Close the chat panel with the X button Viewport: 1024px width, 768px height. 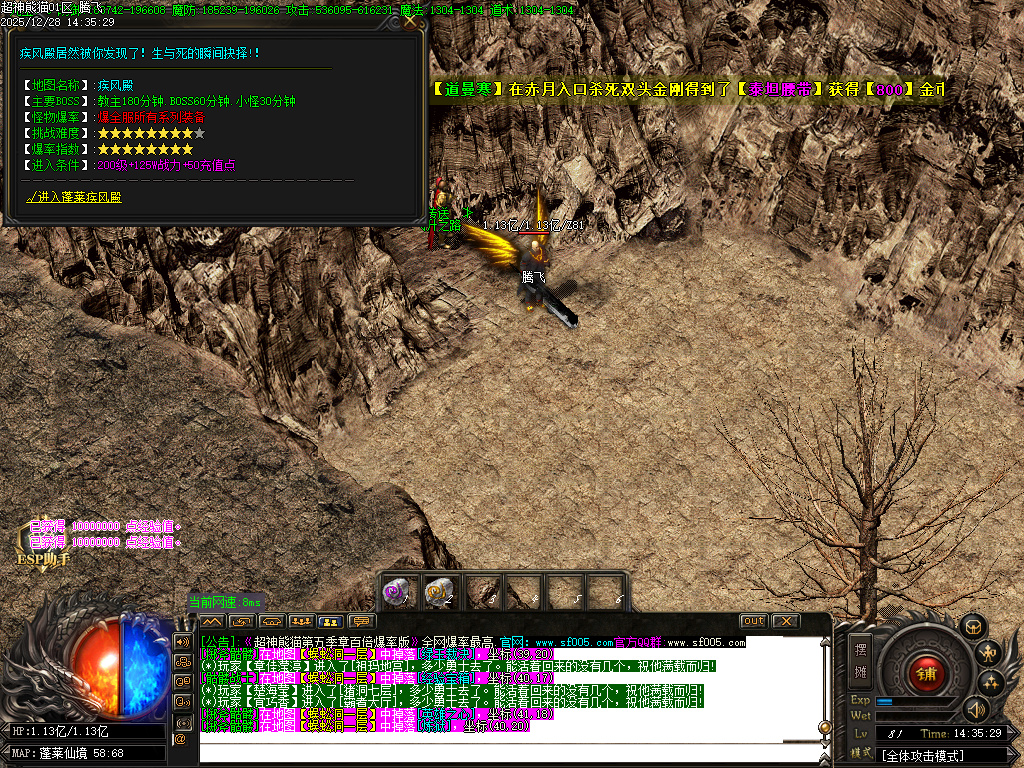coord(786,621)
